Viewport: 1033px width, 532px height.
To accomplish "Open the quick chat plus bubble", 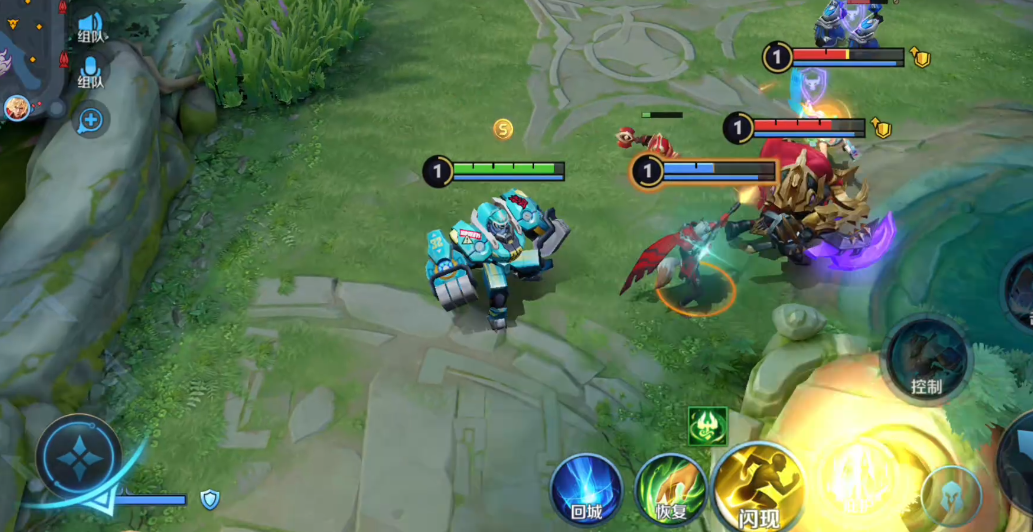I will [91, 120].
